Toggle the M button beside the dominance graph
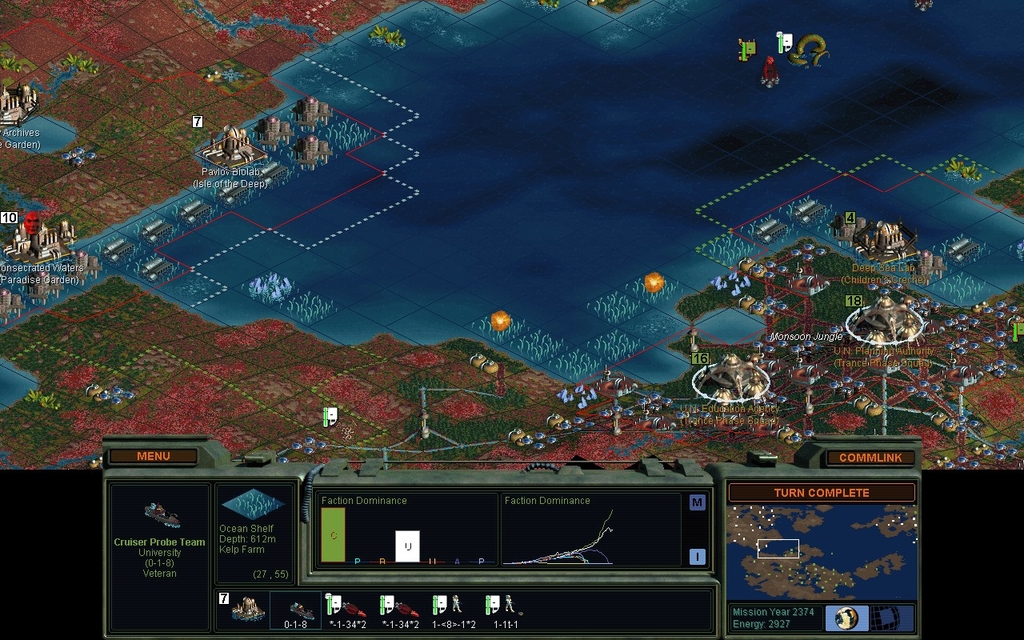The width and height of the screenshot is (1024, 640). click(x=697, y=503)
